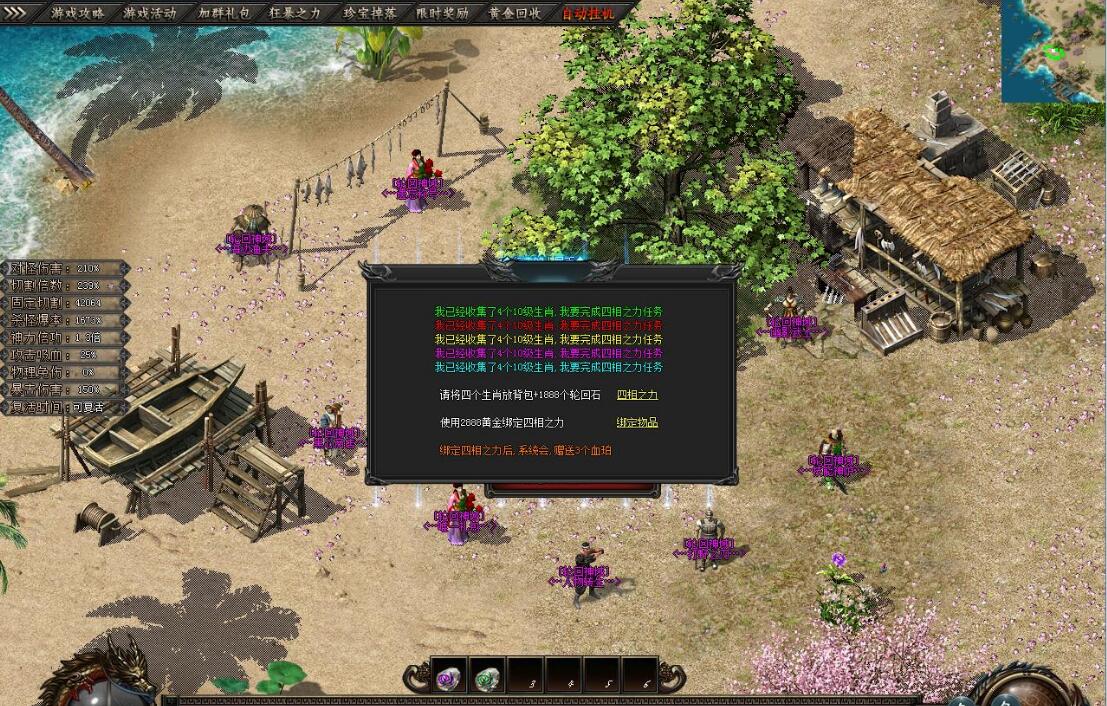Viewport: 1107px width, 706px height.
Task: Choose the green quest completion dialogue line
Action: (548, 311)
